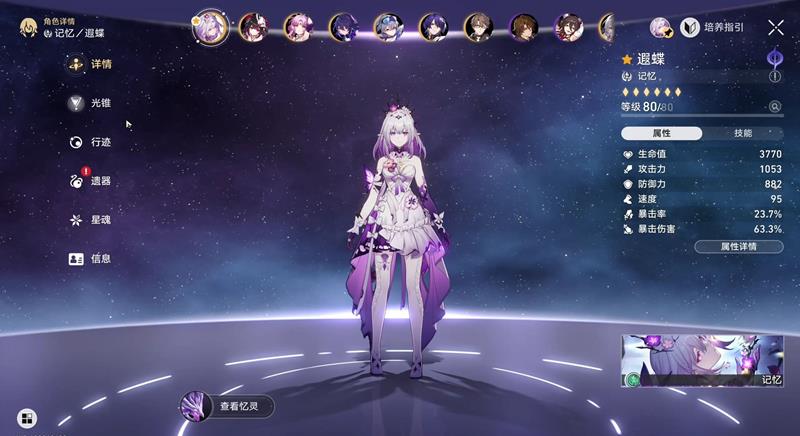Select the selected 遐蝶 portrait in the character row
The height and width of the screenshot is (436, 800).
pyautogui.click(x=210, y=26)
